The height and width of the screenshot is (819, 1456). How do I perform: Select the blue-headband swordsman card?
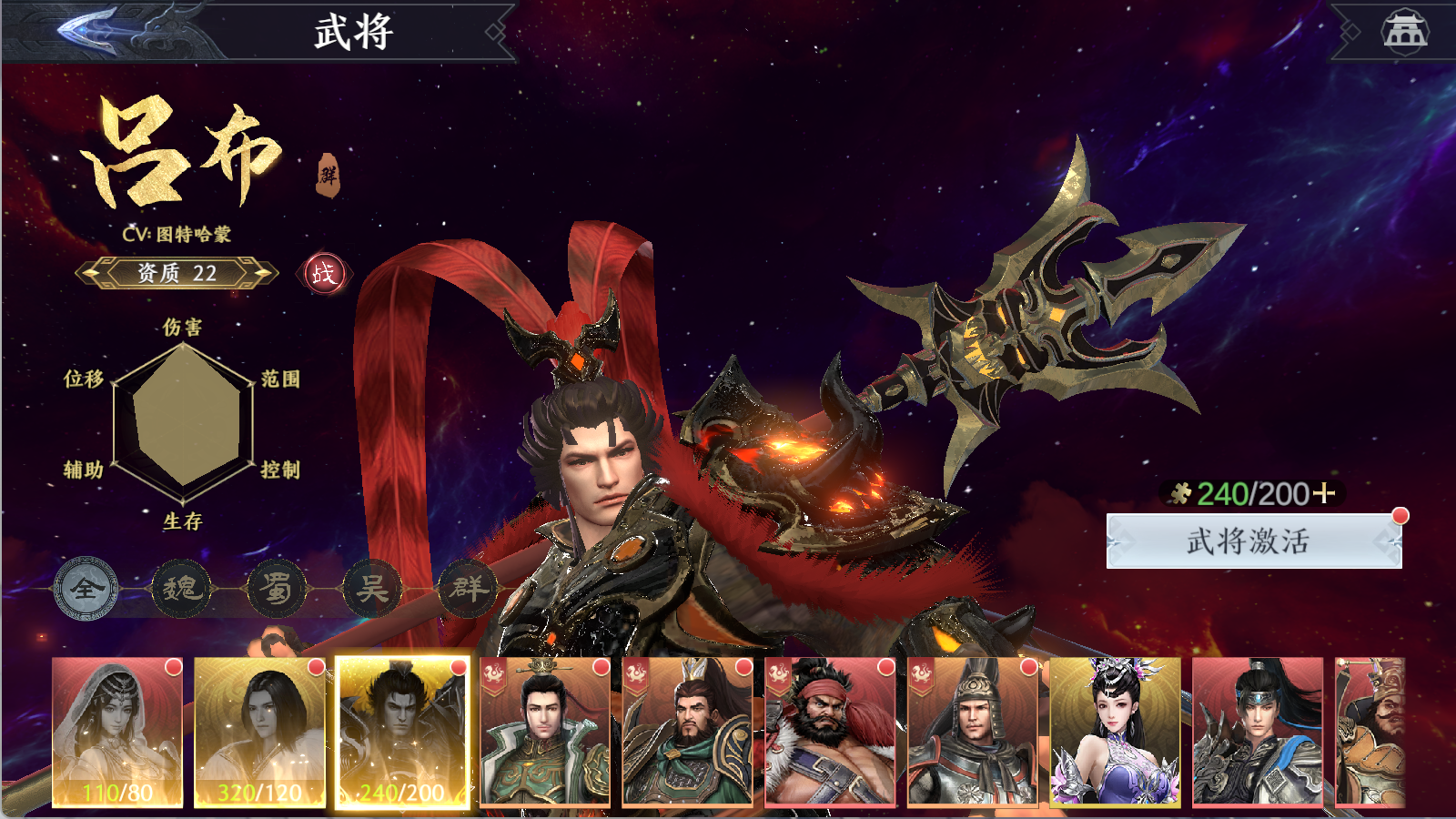pos(1257,733)
